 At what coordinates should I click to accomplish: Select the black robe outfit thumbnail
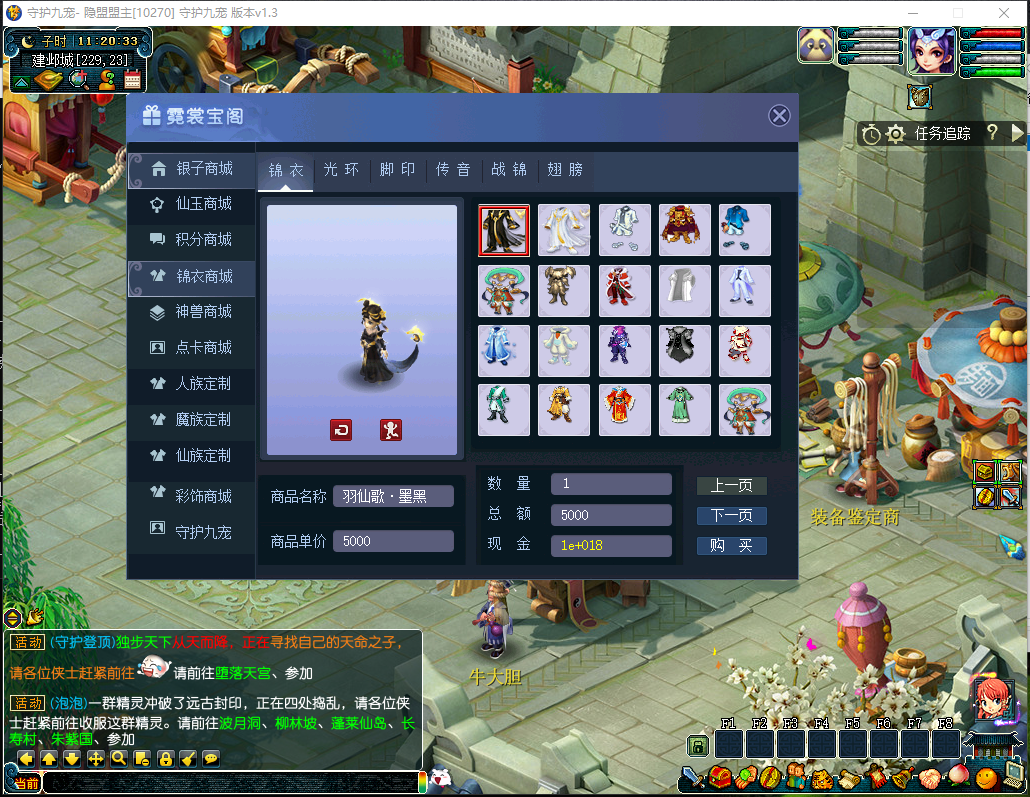point(504,230)
